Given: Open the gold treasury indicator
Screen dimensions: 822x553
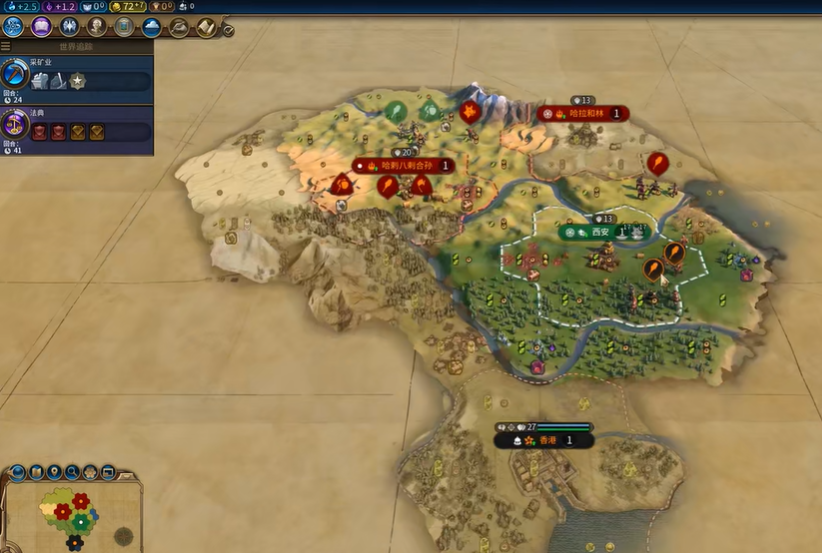Looking at the screenshot, I should (x=126, y=6).
